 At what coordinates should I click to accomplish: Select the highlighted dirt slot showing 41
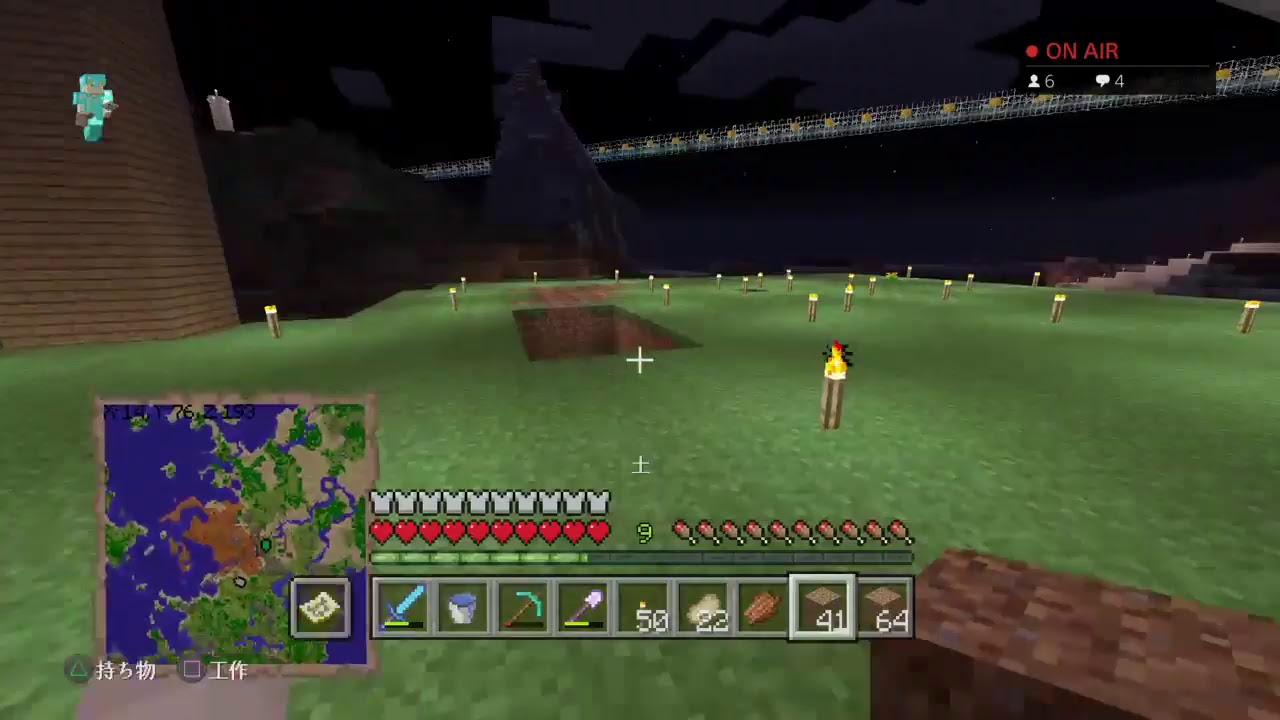coord(822,606)
